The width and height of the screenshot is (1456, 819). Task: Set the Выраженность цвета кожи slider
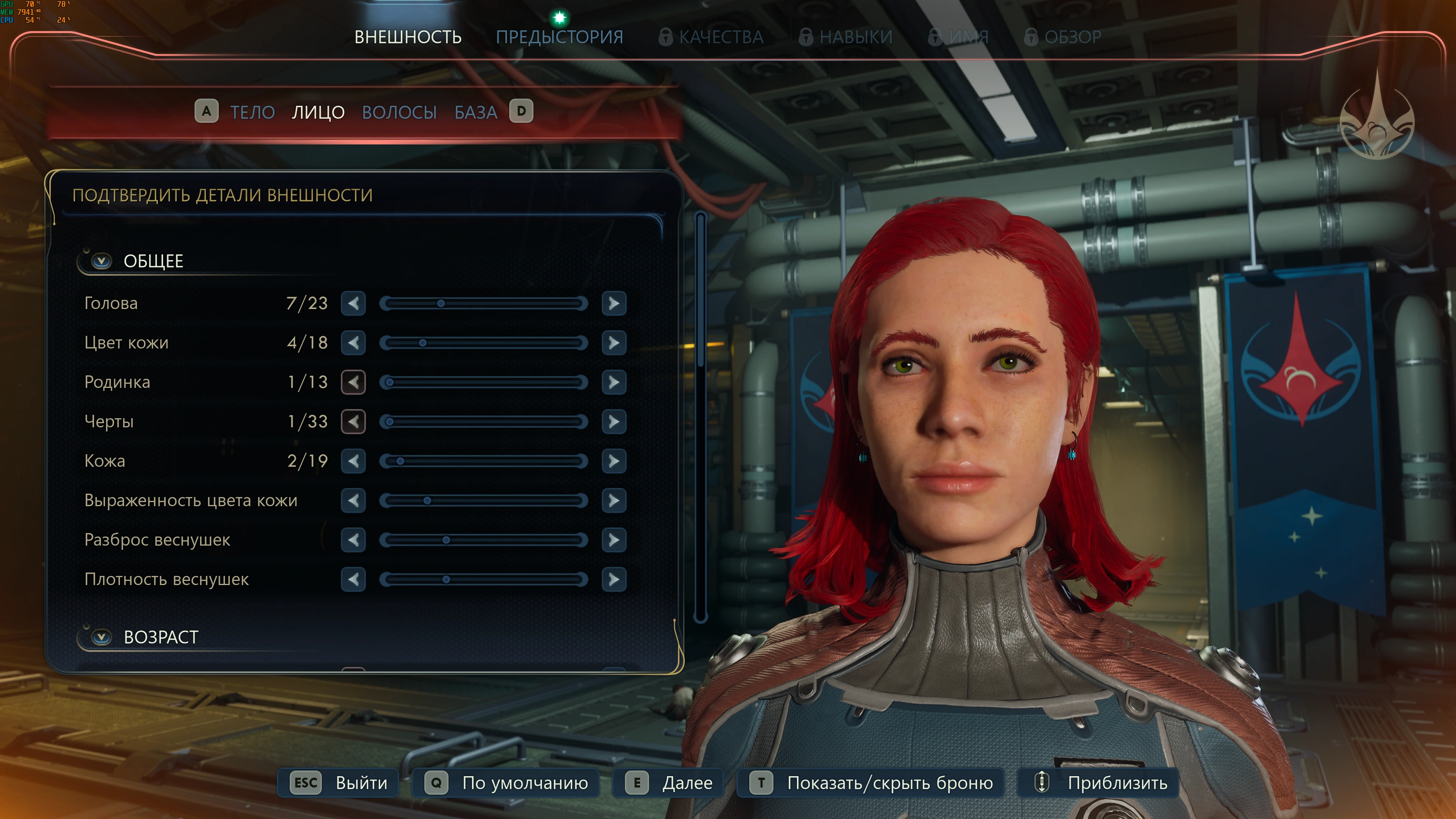pos(483,501)
